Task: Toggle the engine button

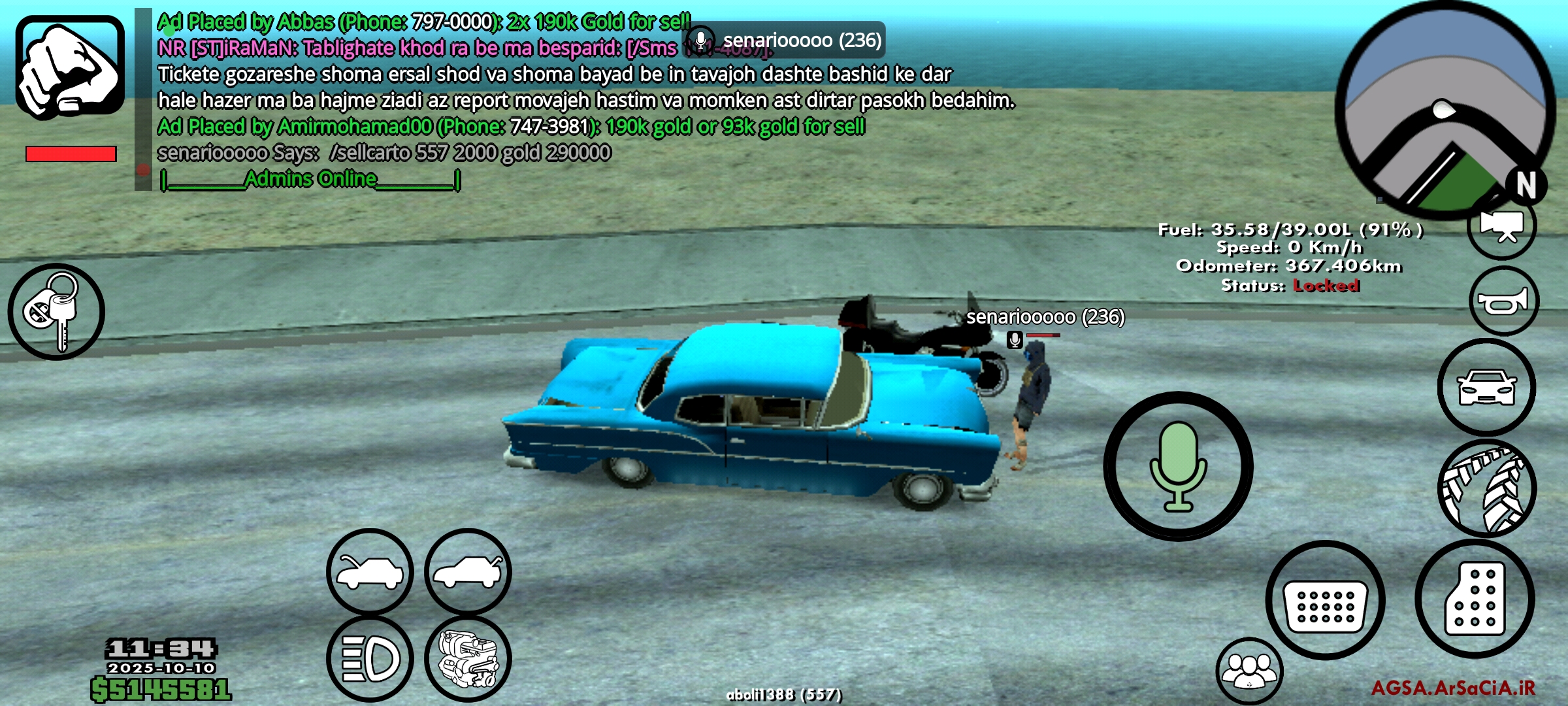Action: point(468,658)
